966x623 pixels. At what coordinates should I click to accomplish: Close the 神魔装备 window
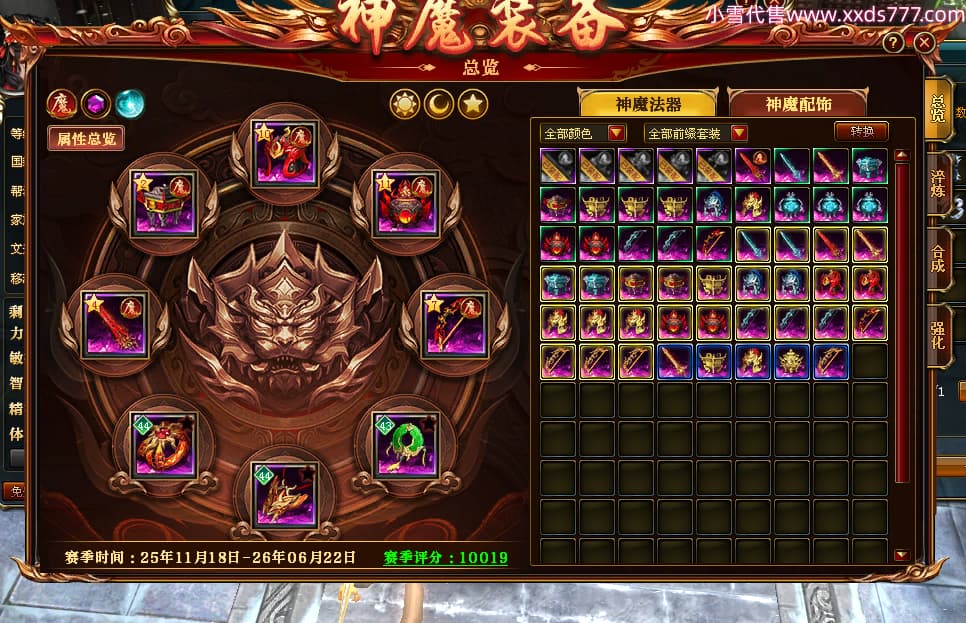tap(924, 43)
